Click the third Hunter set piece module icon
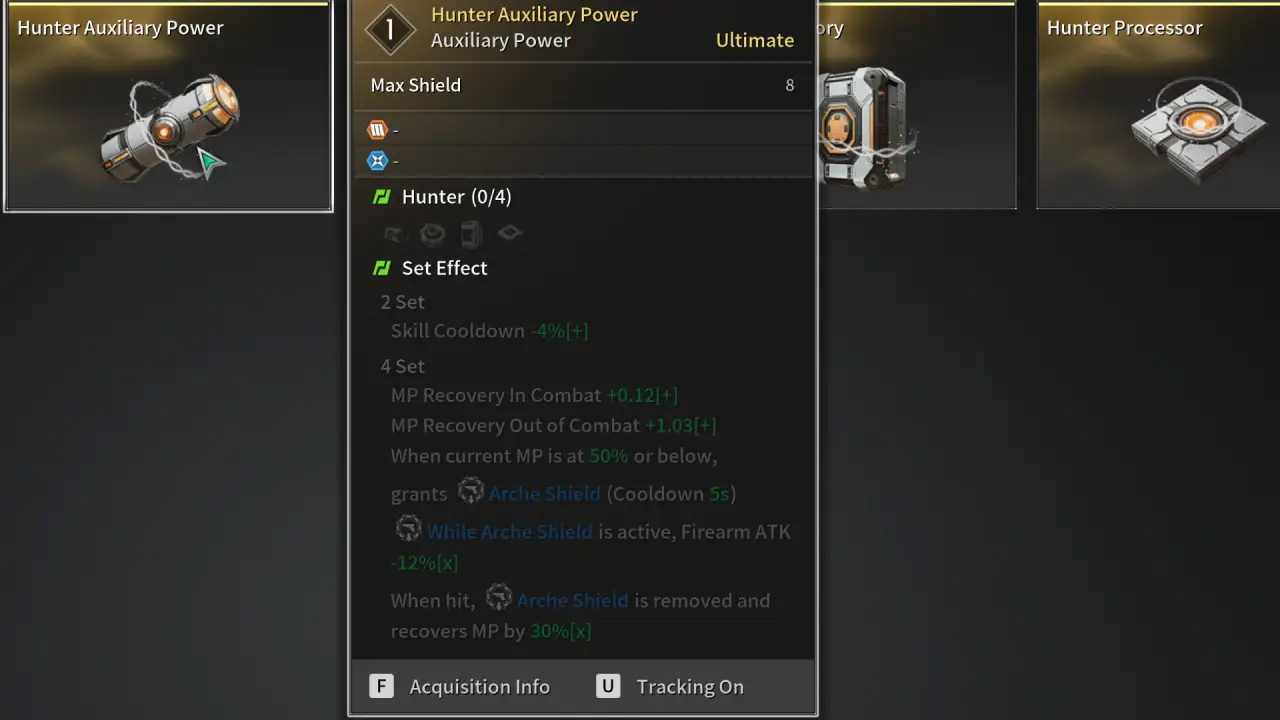Viewport: 1280px width, 720px height. [470, 233]
